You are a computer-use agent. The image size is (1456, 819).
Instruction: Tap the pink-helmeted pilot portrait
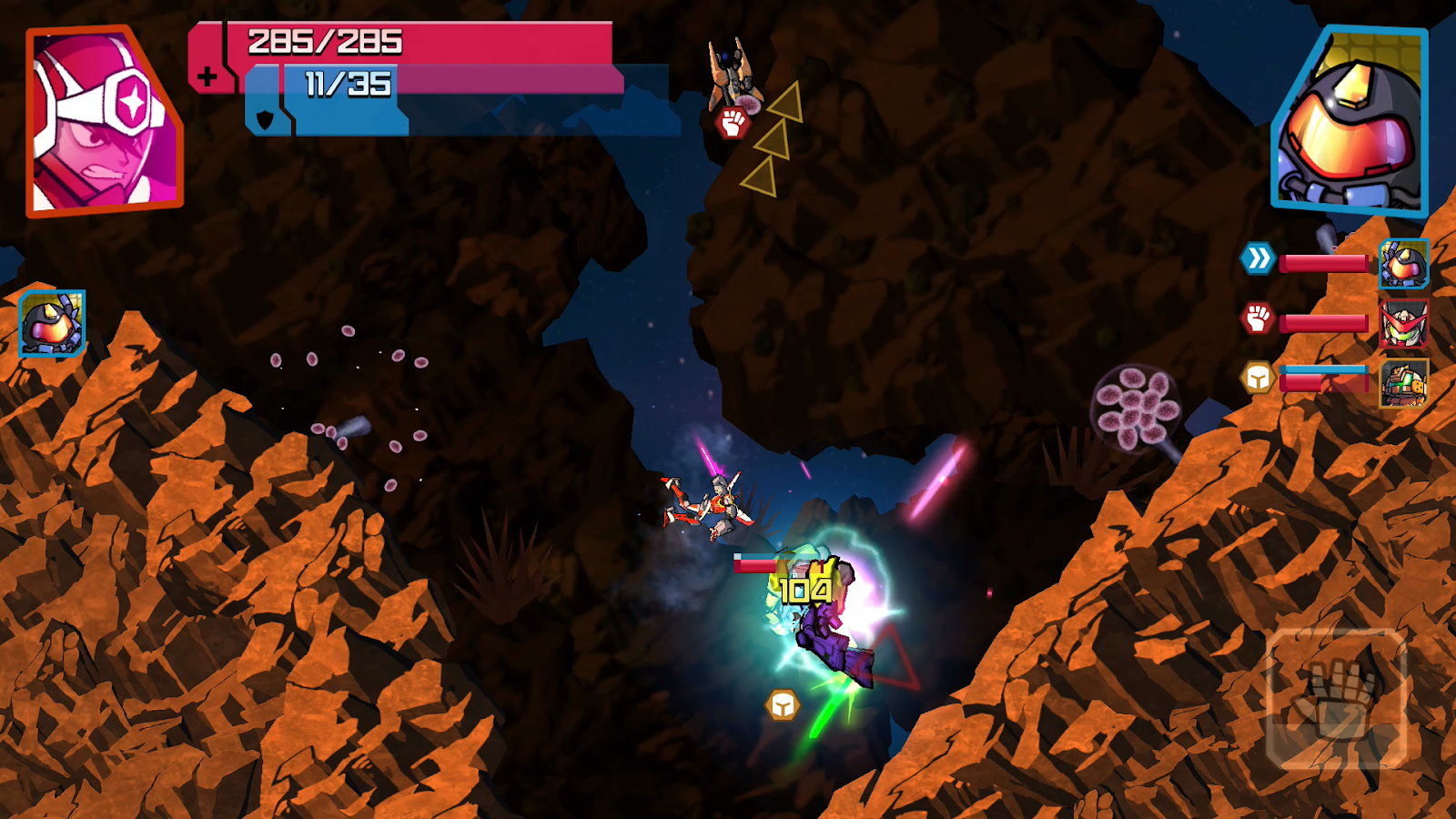(x=103, y=123)
